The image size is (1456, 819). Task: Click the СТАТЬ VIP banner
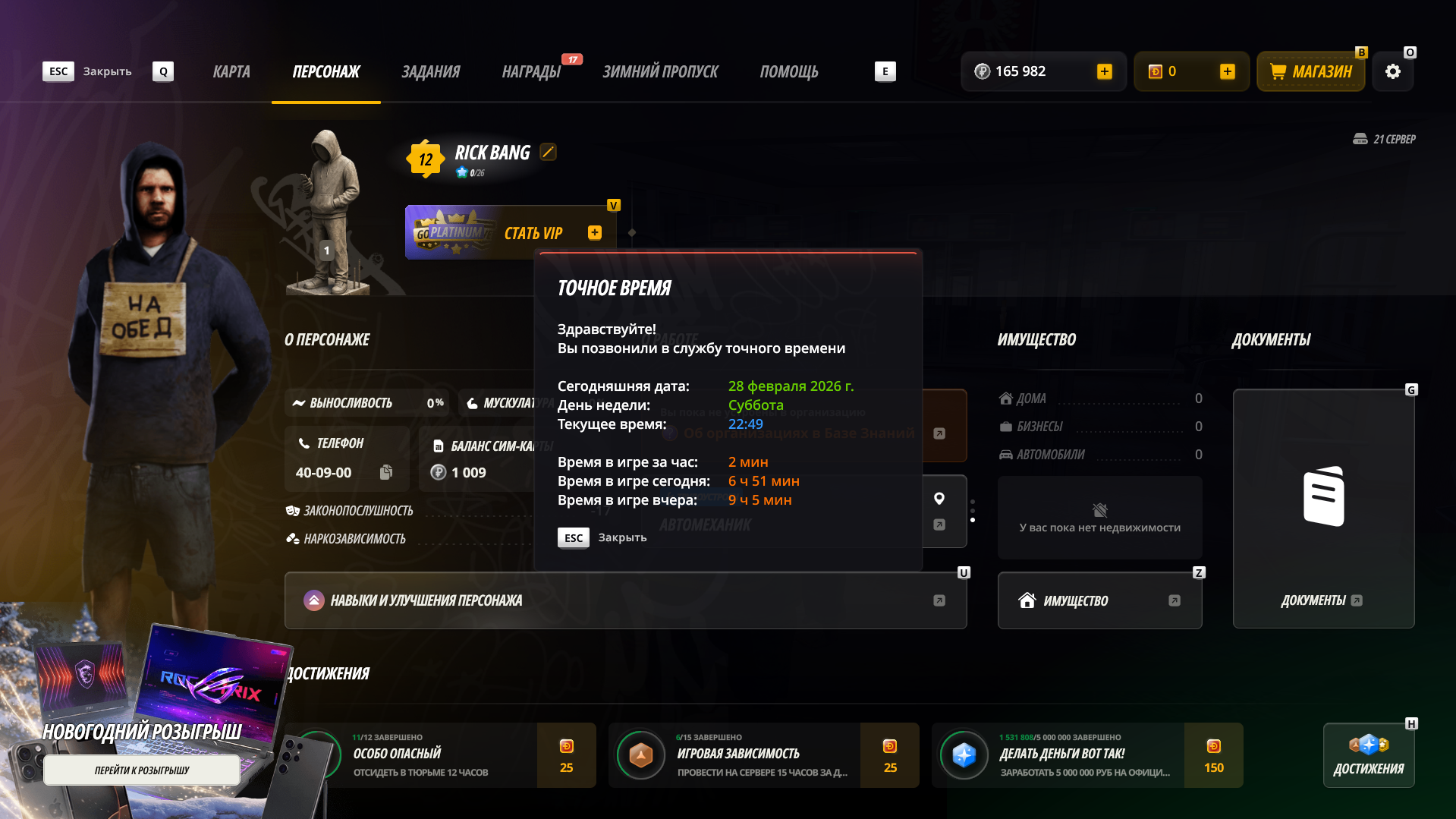point(510,233)
